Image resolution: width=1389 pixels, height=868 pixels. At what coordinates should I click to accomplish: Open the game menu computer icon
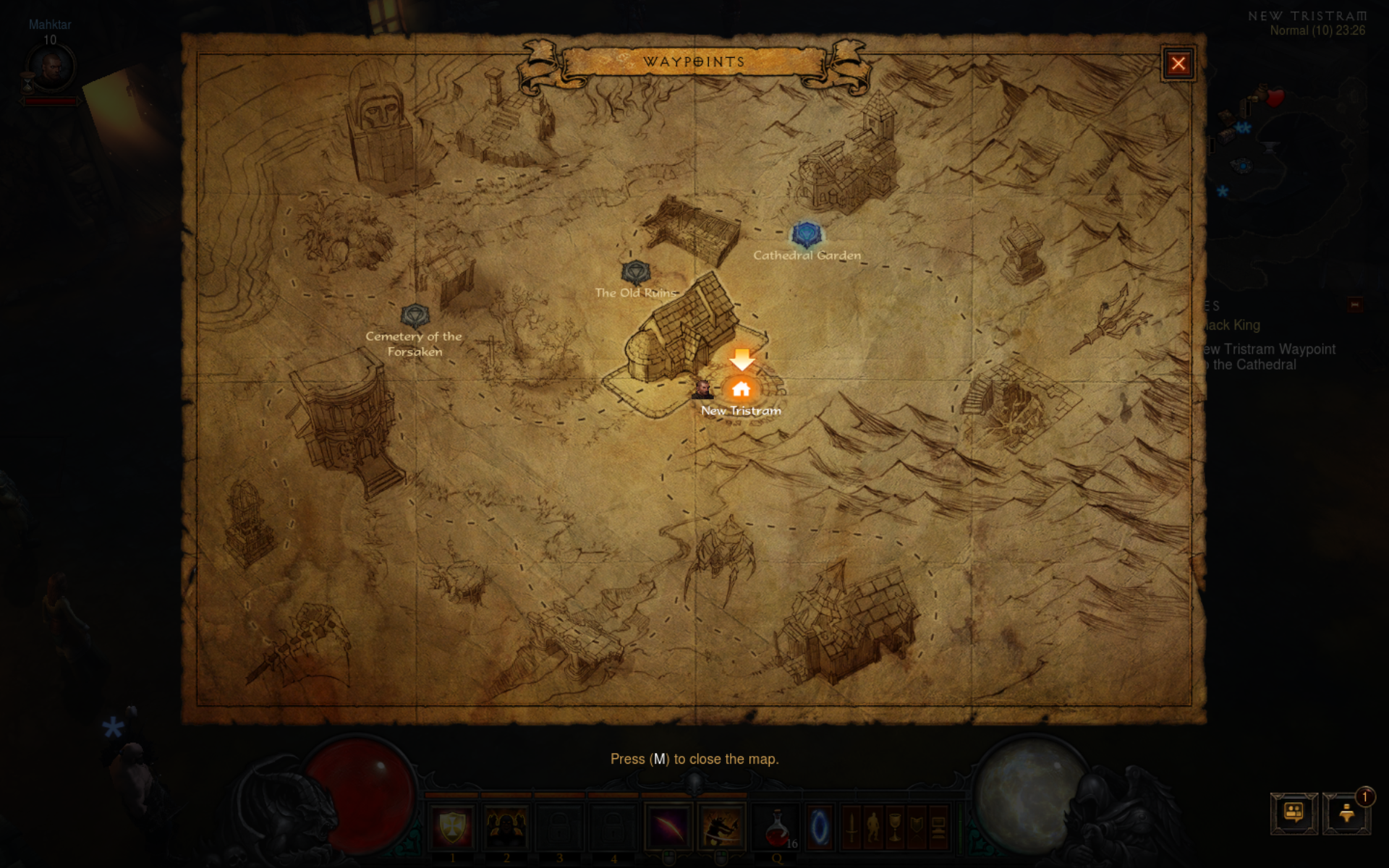click(x=938, y=827)
